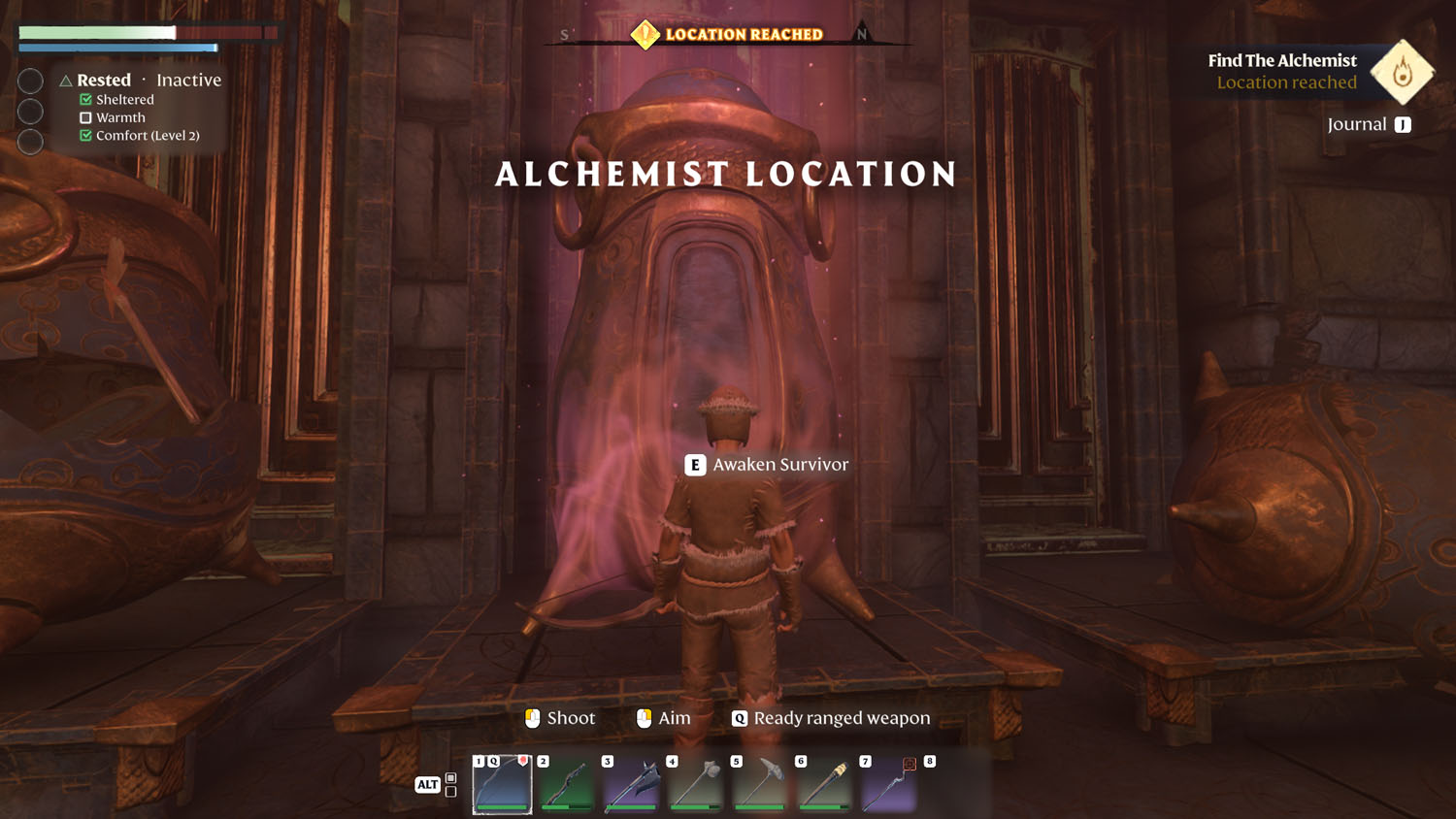Click the Location Reached compass marker
Image resolution: width=1456 pixels, height=819 pixels.
(x=645, y=34)
